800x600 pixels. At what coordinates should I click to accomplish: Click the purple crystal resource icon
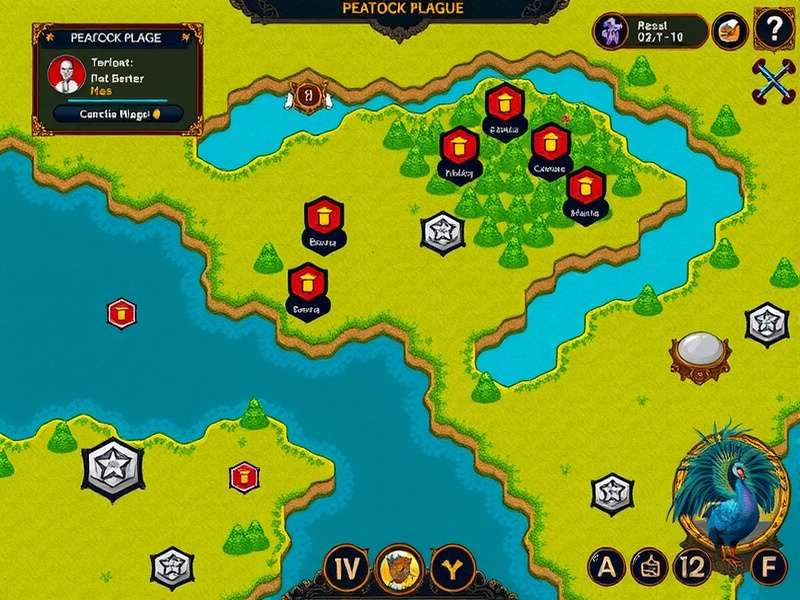tap(610, 31)
